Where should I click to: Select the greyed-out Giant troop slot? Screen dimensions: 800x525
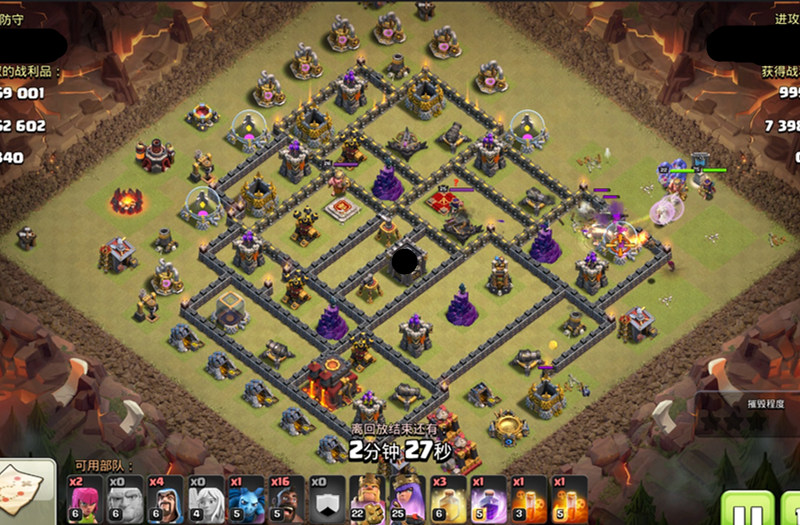(x=121, y=497)
